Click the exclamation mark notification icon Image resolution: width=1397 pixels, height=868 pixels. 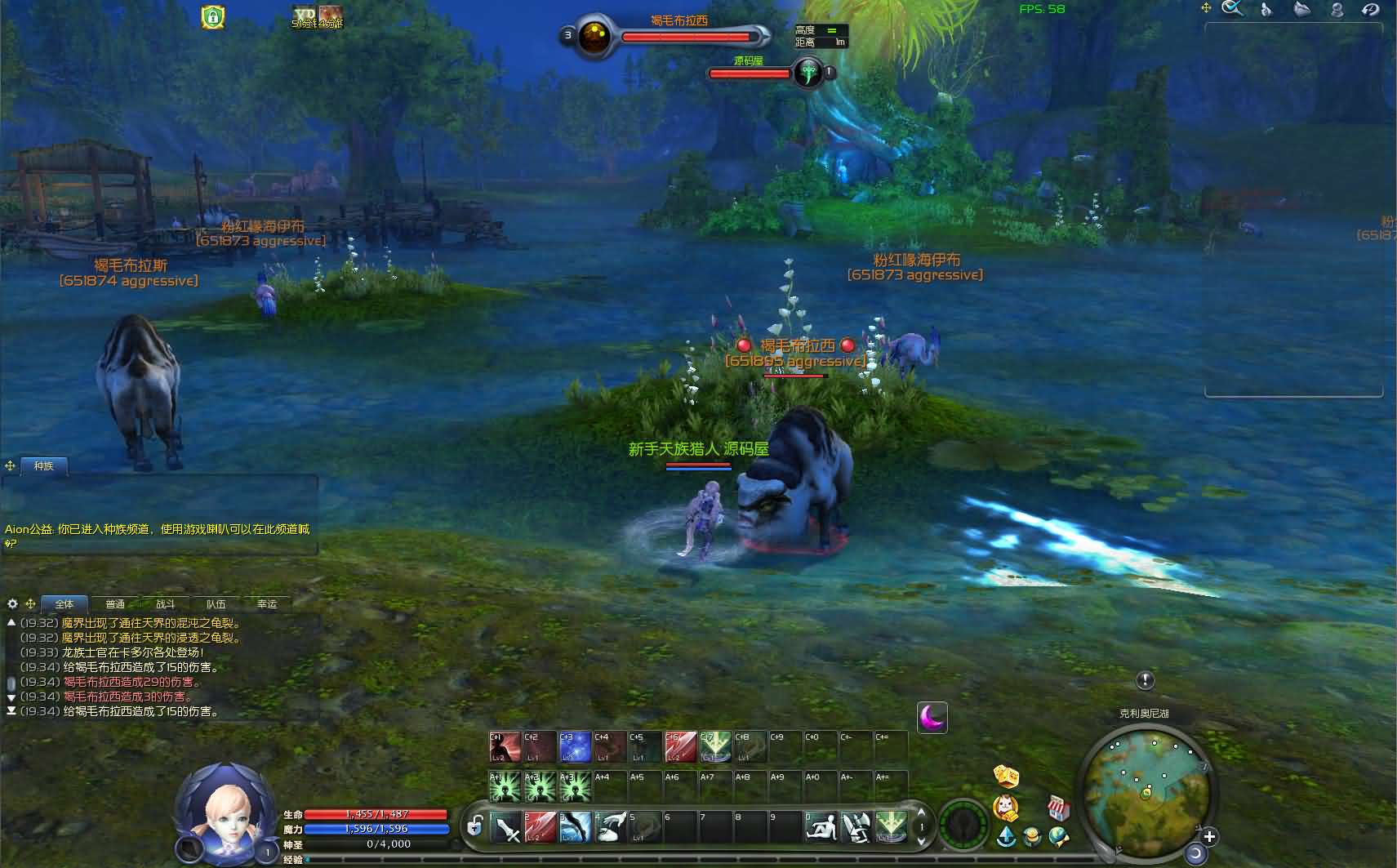1145,680
